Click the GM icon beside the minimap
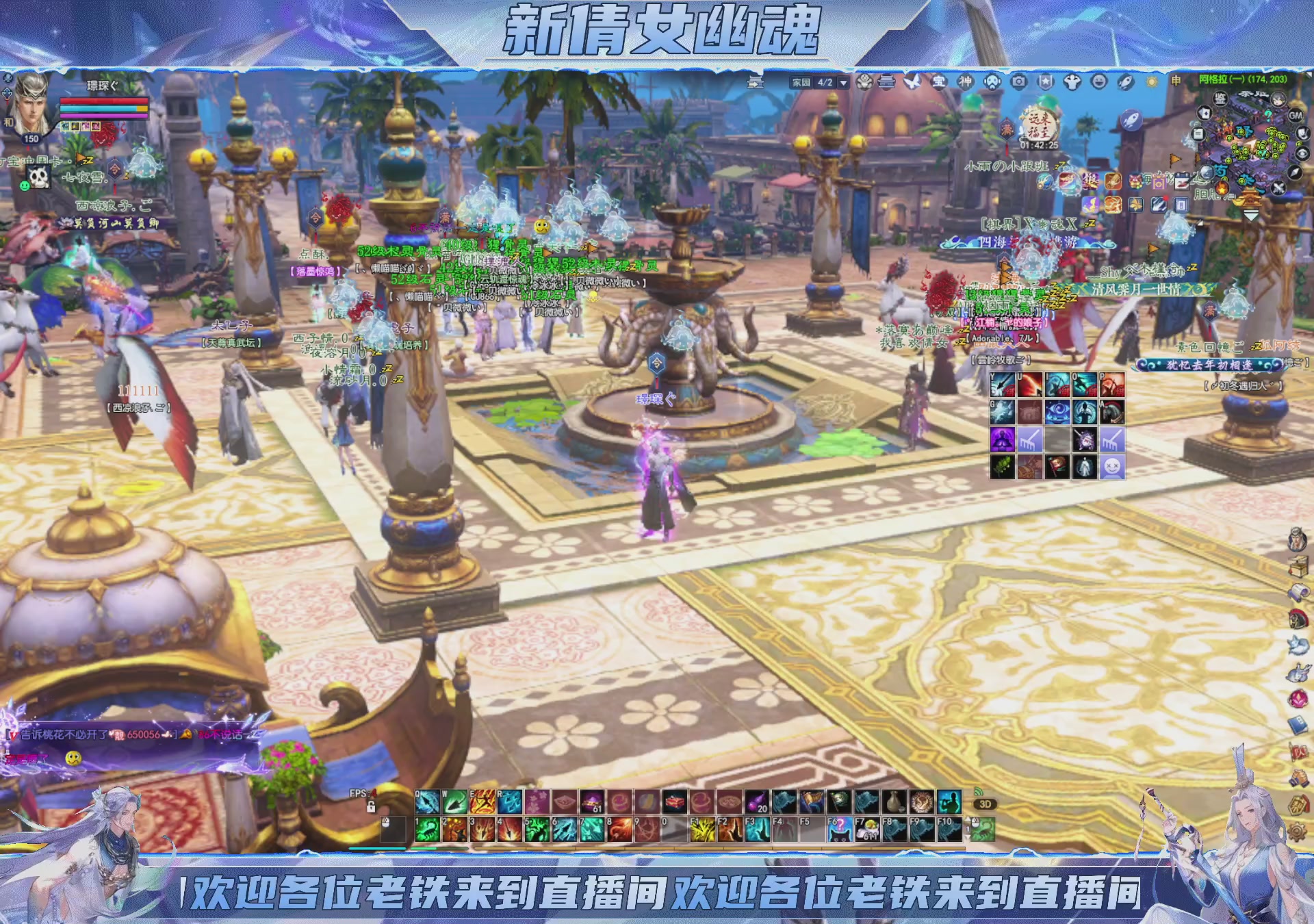This screenshot has width=1314, height=924. coord(1294,116)
